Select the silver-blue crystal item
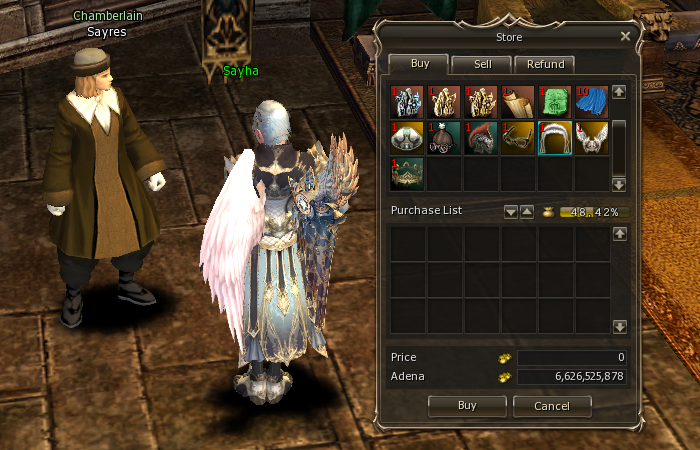Screen dimensions: 700x450 tap(407, 102)
